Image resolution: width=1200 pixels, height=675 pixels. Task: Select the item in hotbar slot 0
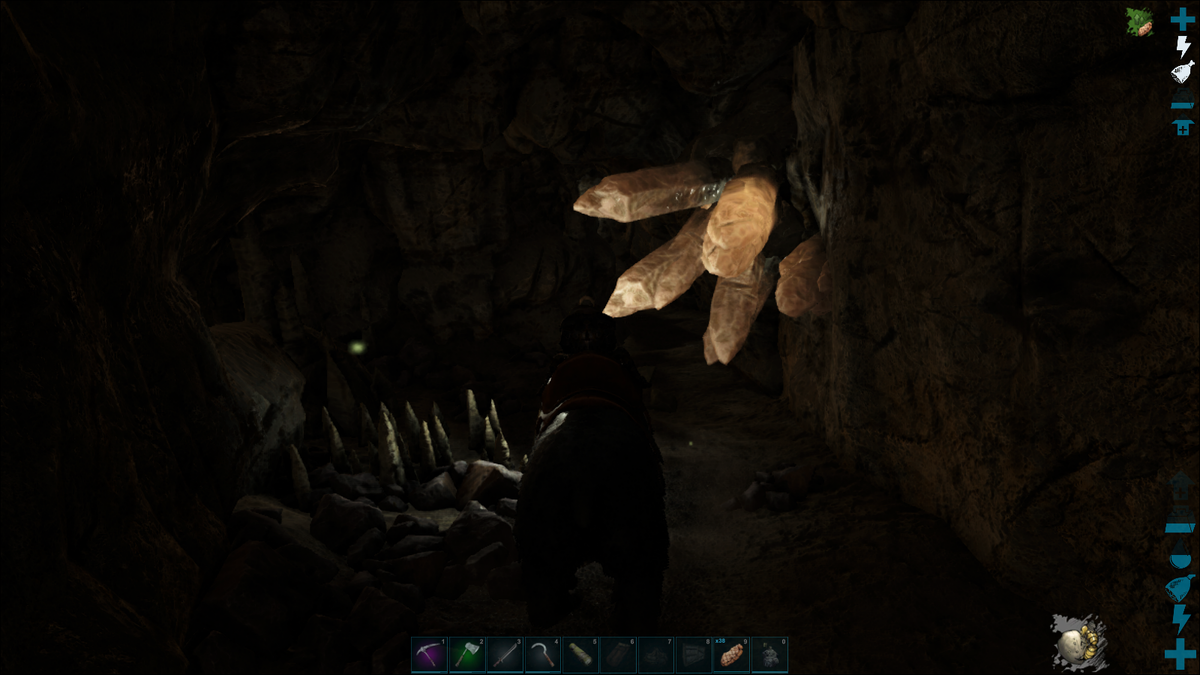[770, 655]
